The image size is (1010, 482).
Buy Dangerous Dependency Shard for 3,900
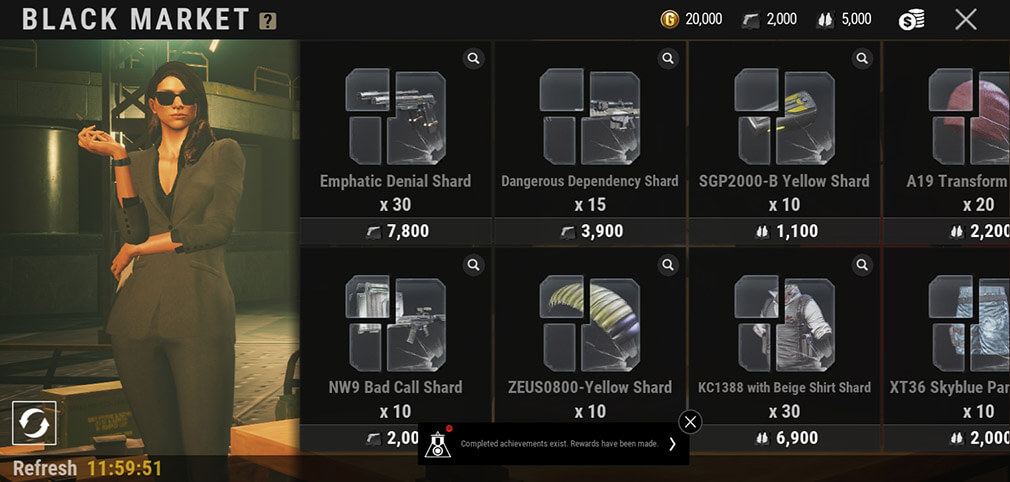pyautogui.click(x=589, y=231)
